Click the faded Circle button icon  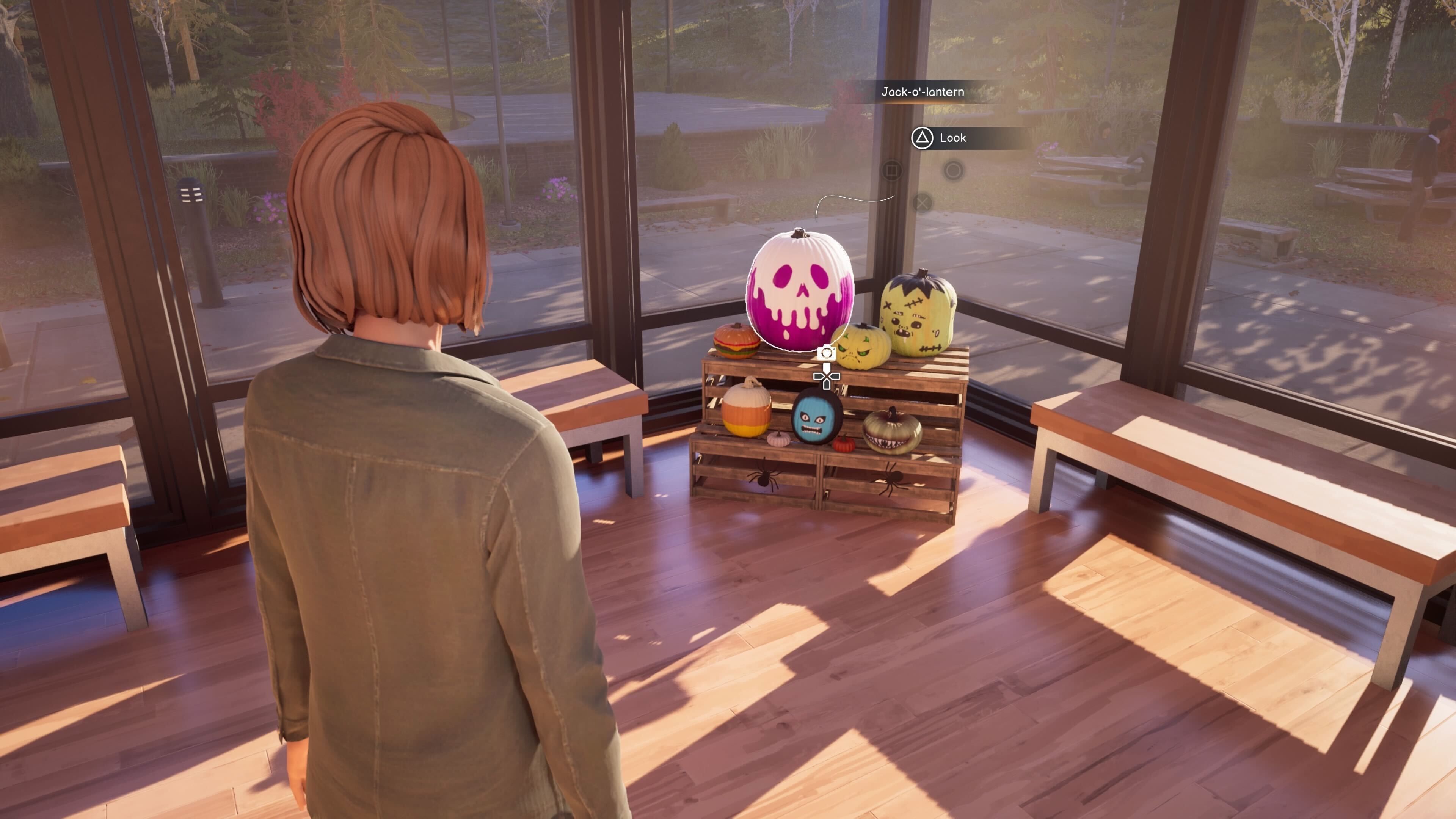pyautogui.click(x=954, y=170)
